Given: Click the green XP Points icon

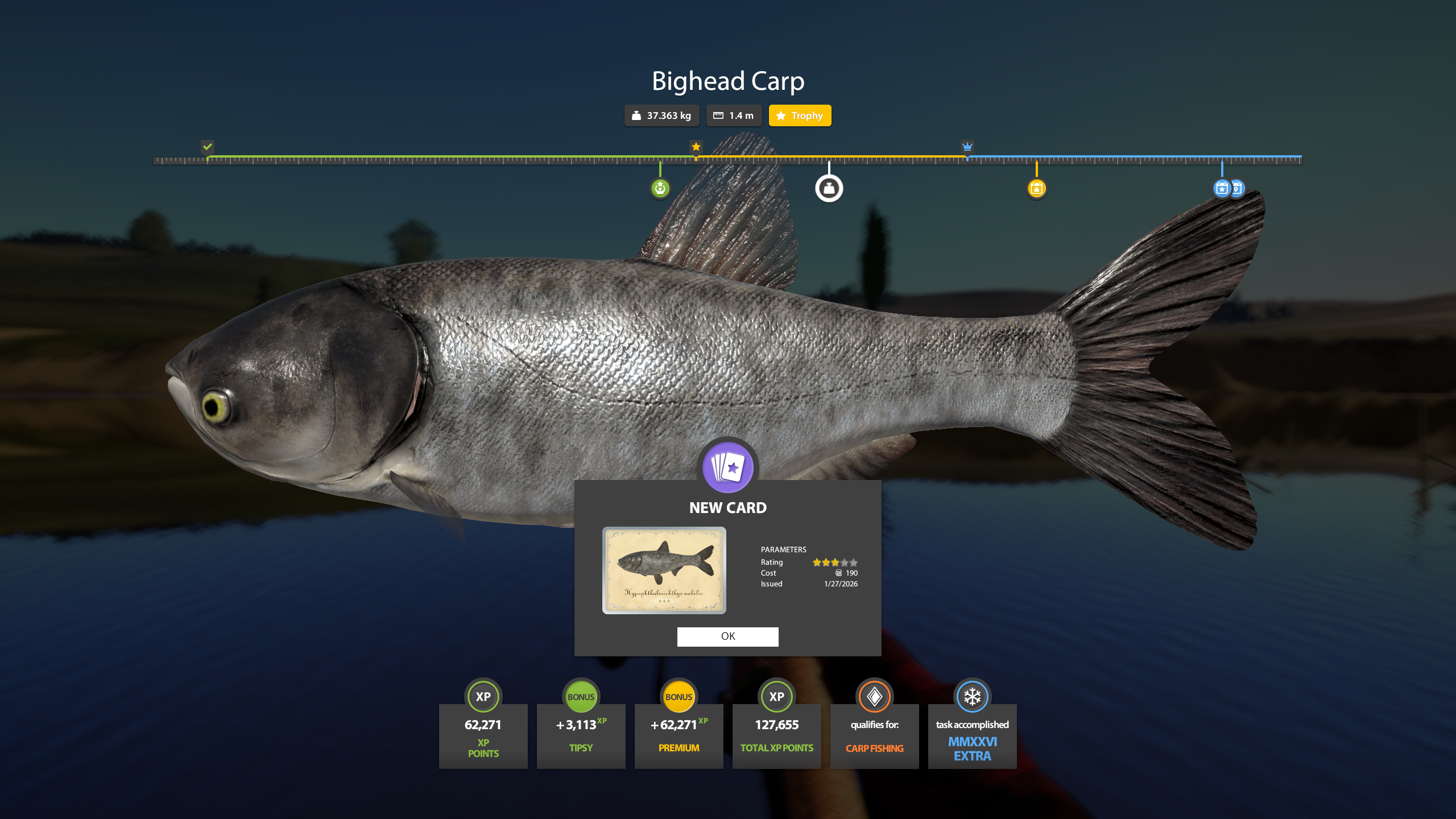Looking at the screenshot, I should click(483, 696).
